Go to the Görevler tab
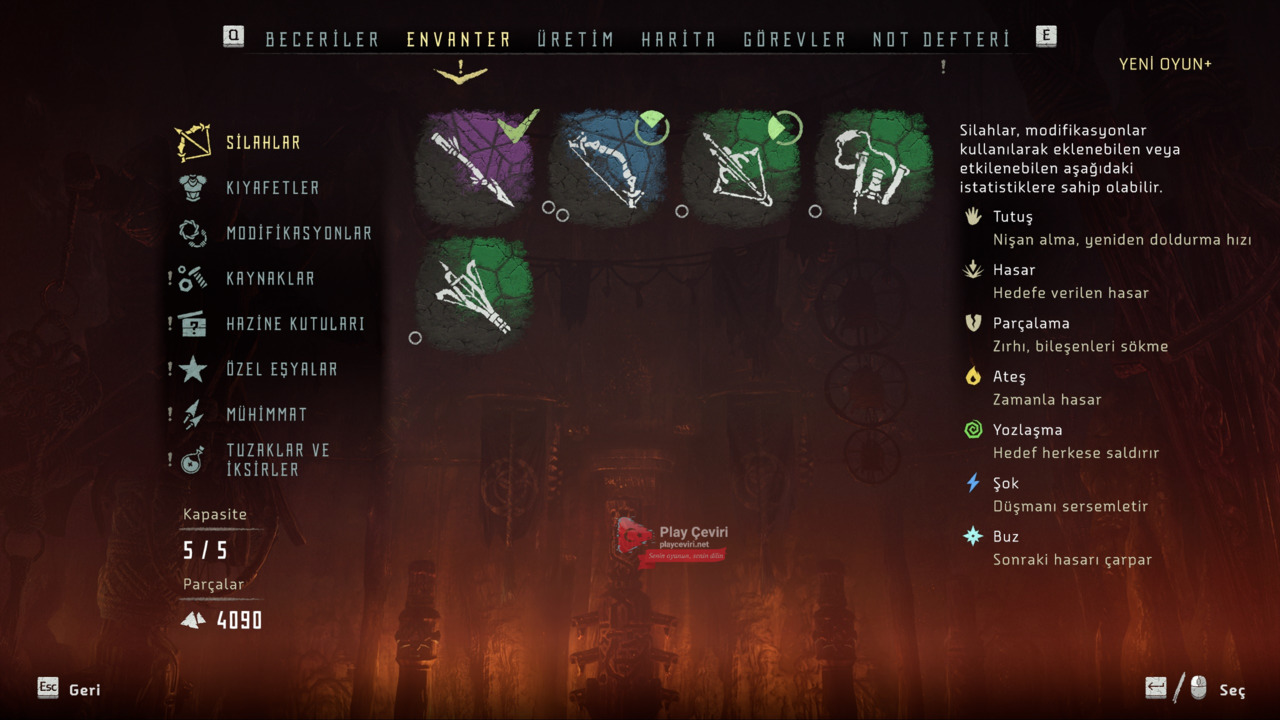 click(x=795, y=40)
